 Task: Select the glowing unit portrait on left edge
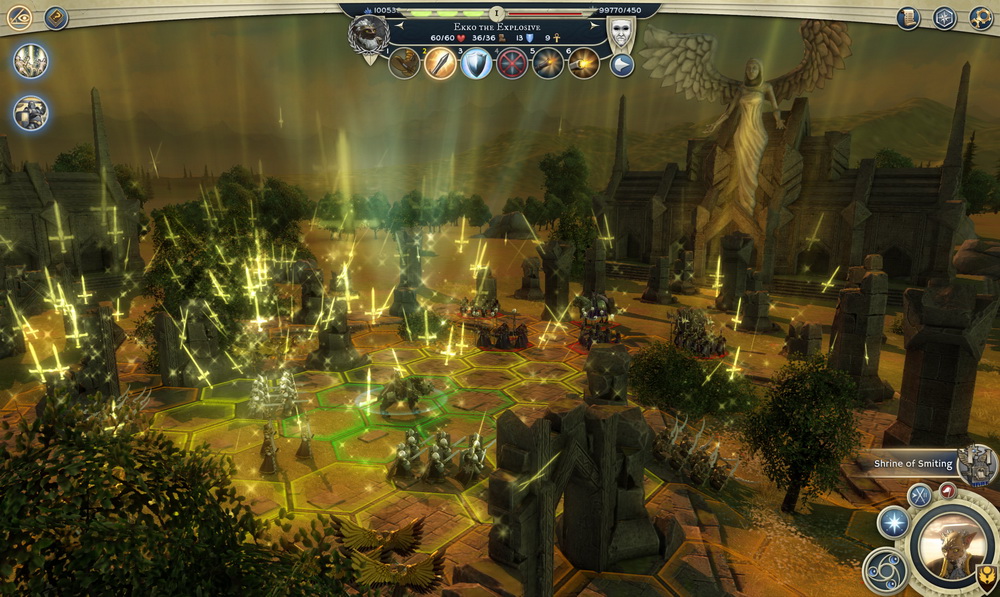pyautogui.click(x=31, y=61)
